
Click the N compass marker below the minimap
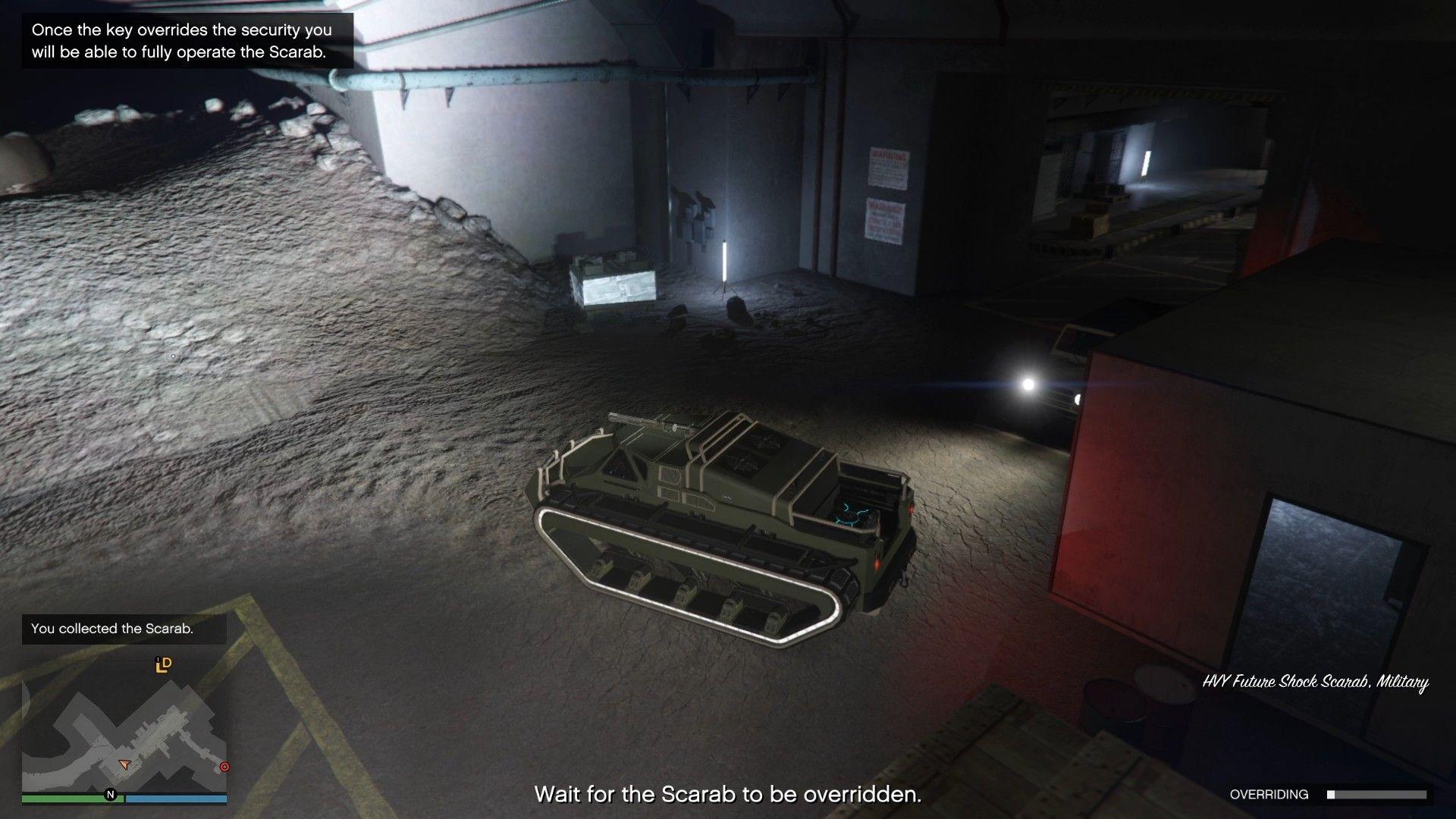(x=111, y=793)
